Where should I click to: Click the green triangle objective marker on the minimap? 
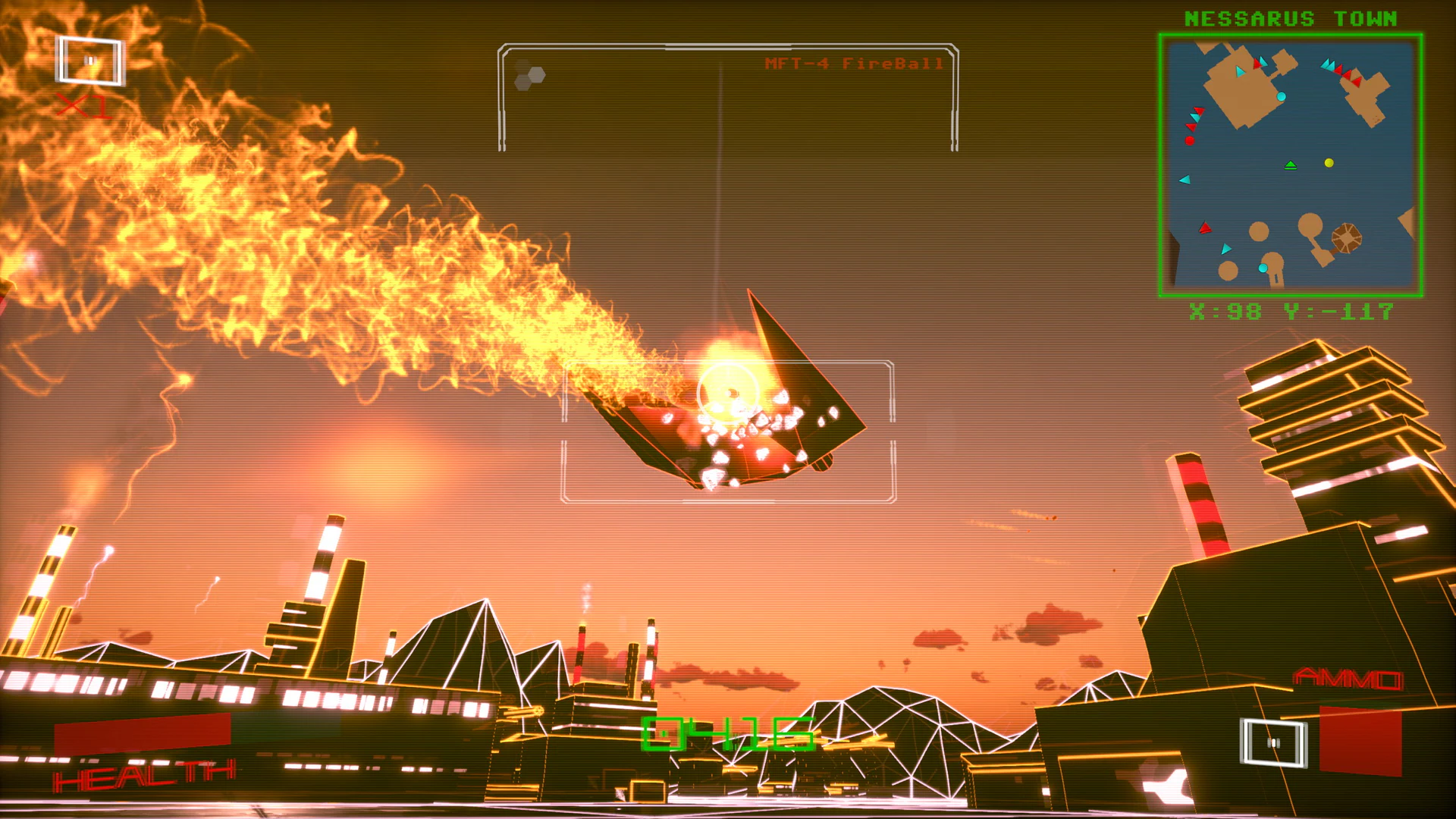[1291, 165]
